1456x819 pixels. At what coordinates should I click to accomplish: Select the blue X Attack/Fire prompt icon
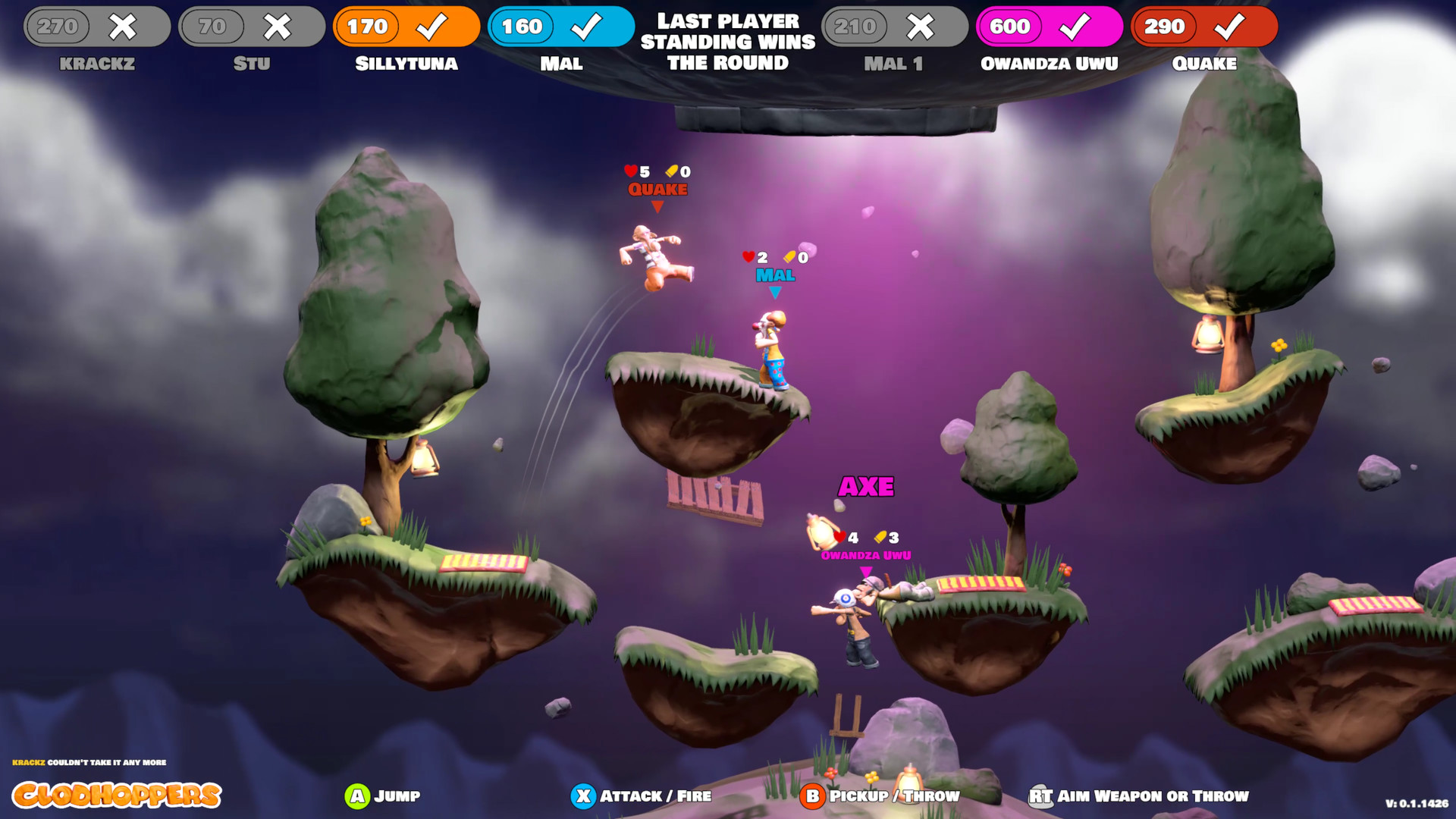pyautogui.click(x=584, y=796)
